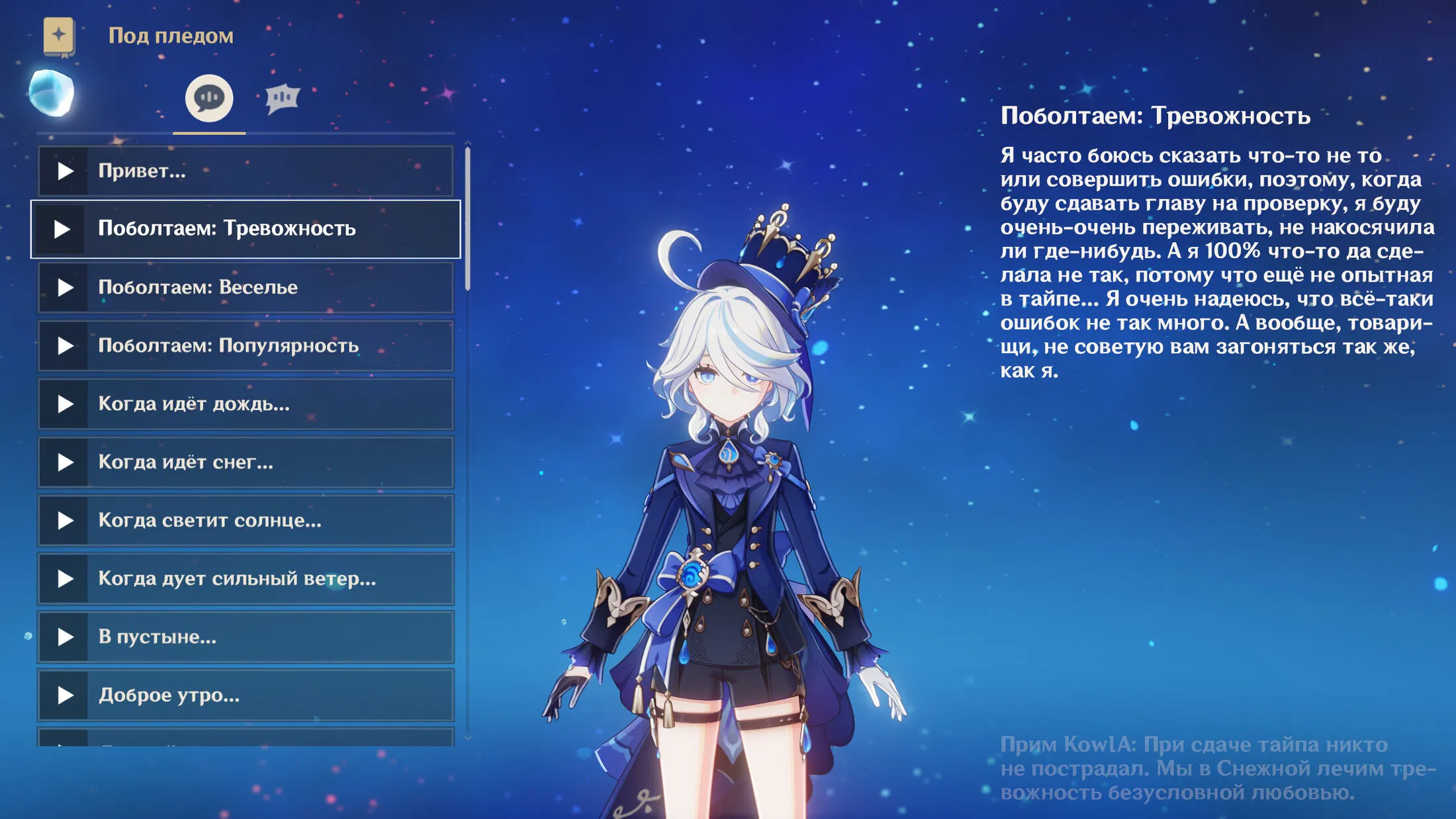
Task: Play the "Привет..." voice line
Action: 65,171
